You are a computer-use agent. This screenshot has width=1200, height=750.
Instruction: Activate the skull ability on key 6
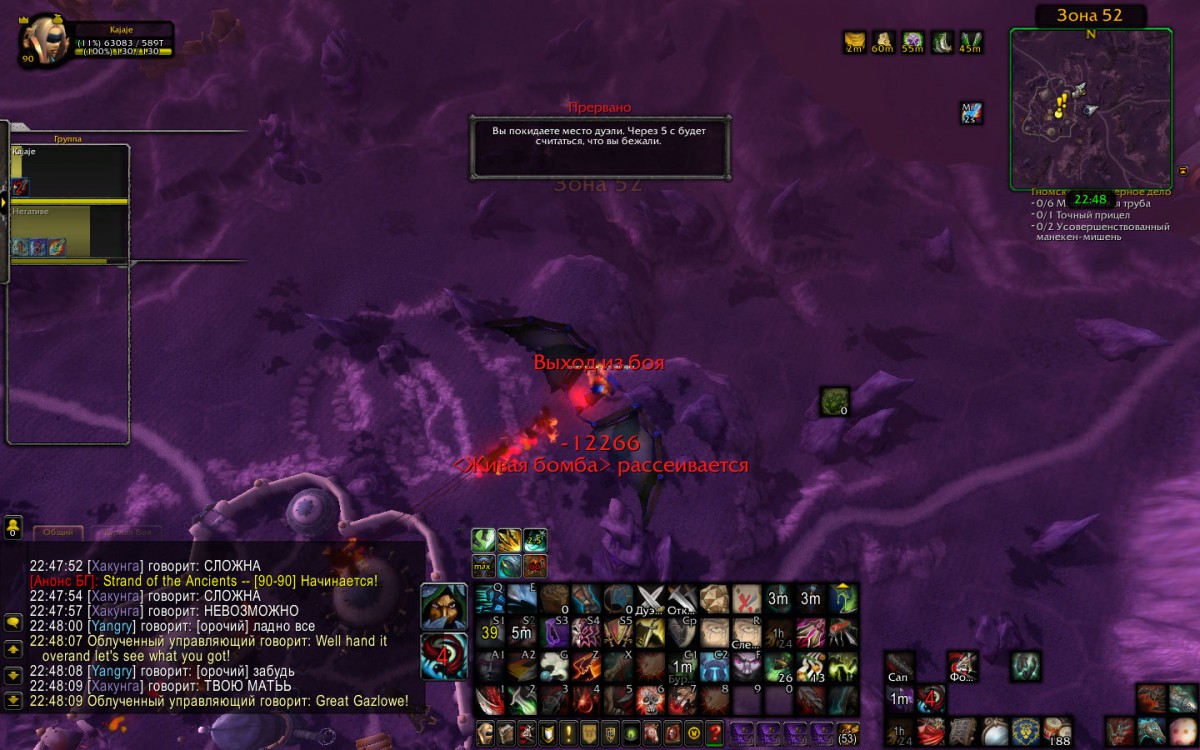(651, 699)
